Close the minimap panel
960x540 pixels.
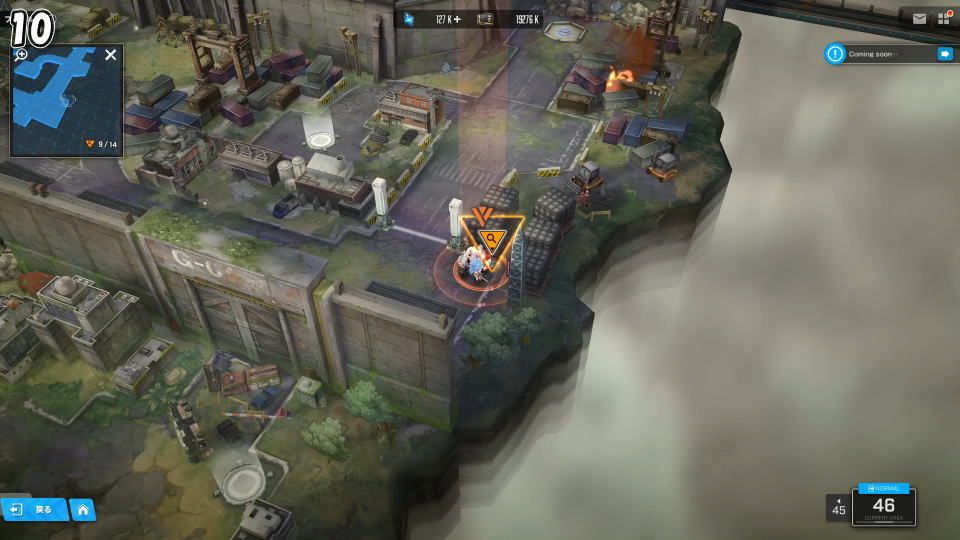(110, 55)
